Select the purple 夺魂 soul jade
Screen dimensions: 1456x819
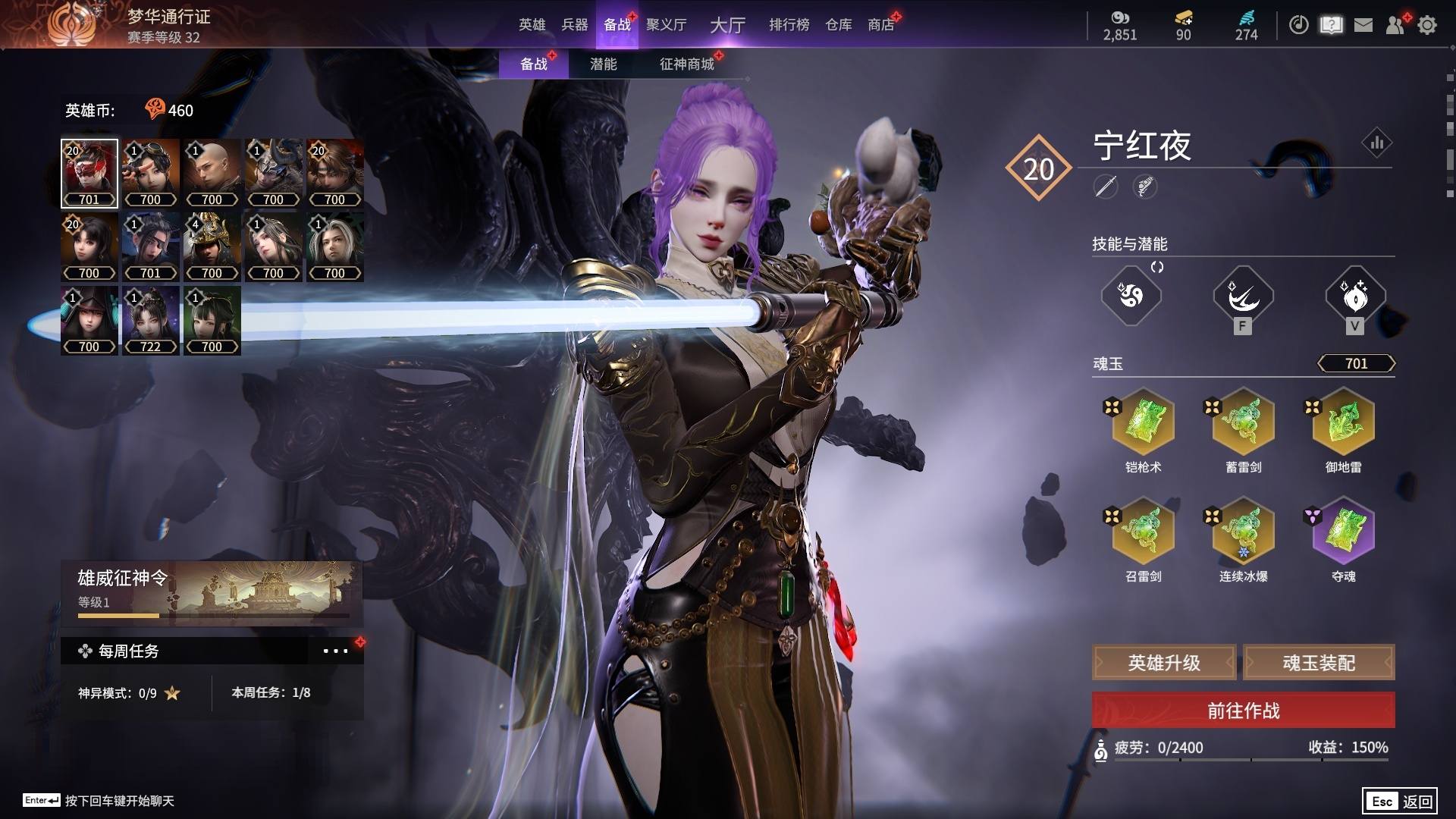pos(1343,531)
